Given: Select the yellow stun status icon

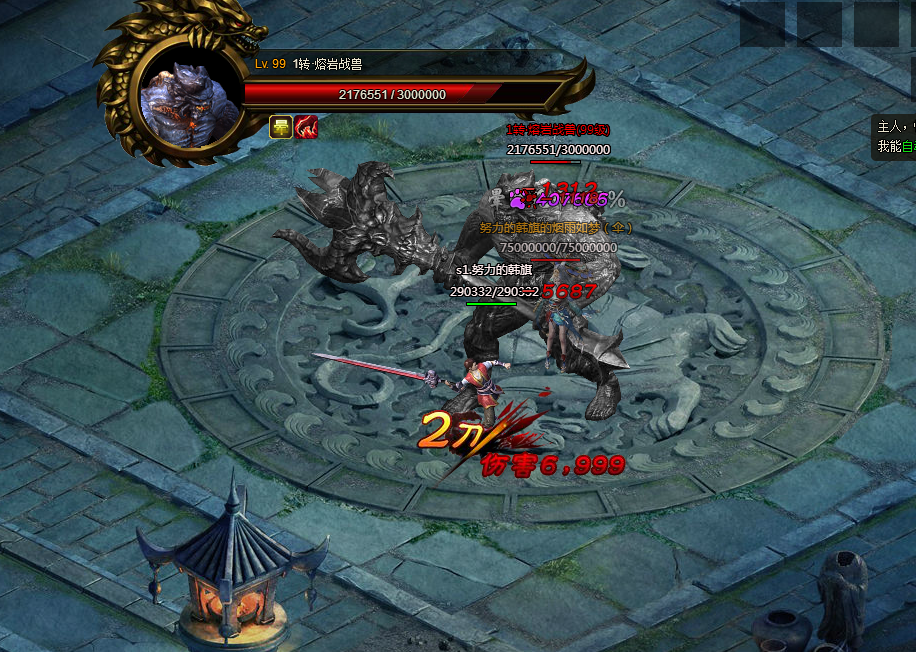Looking at the screenshot, I should (281, 128).
